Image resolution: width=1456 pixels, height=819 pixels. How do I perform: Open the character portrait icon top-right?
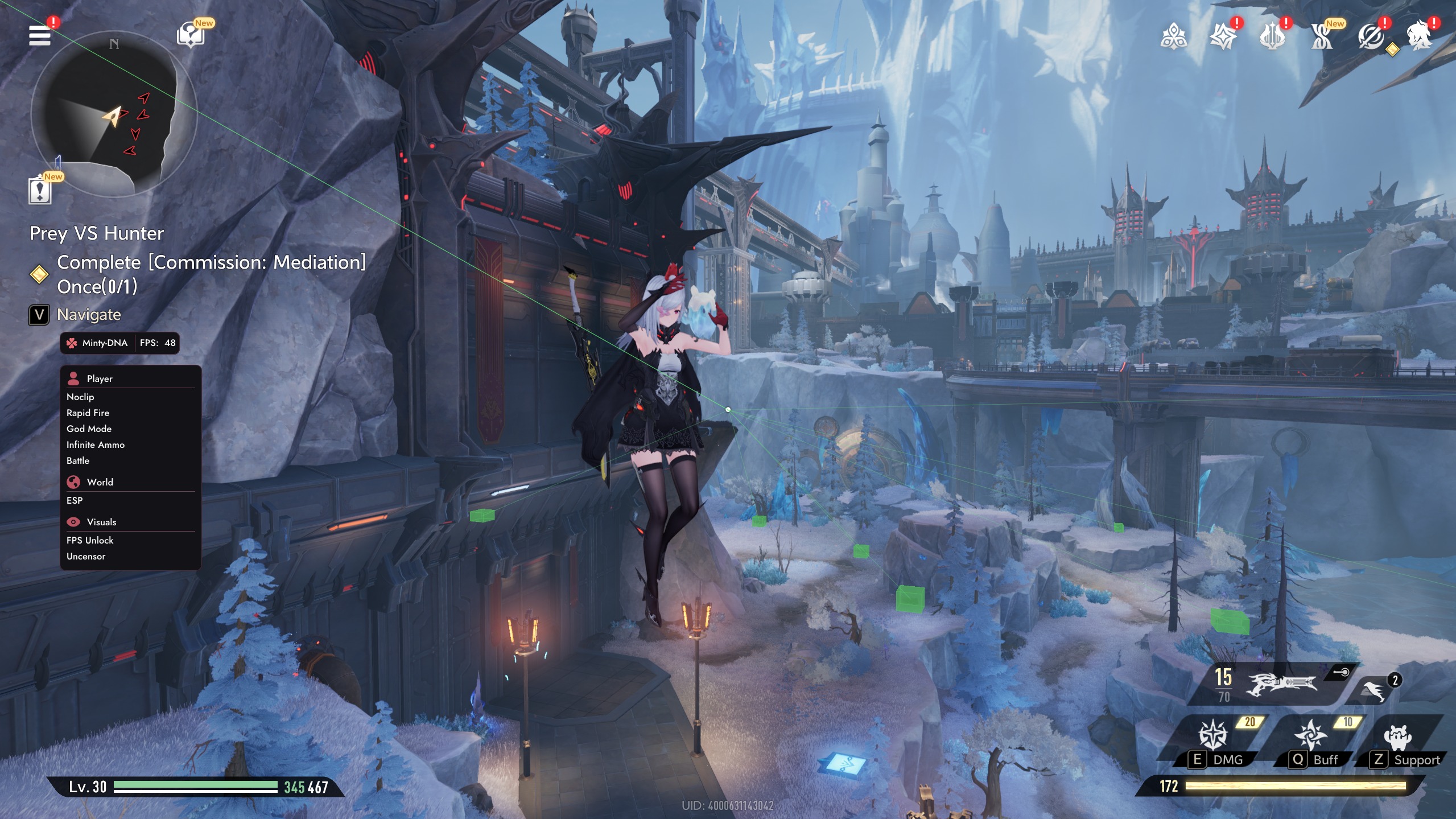1420,36
